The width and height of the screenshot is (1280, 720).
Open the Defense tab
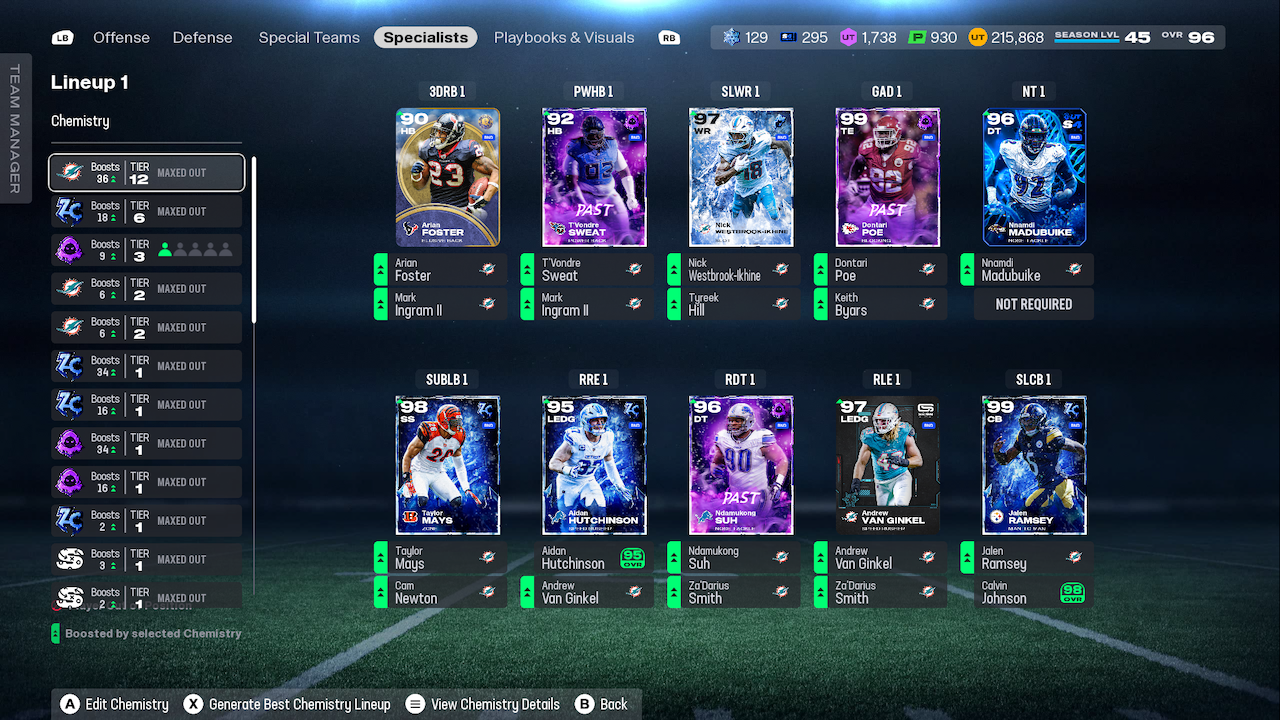click(x=202, y=37)
